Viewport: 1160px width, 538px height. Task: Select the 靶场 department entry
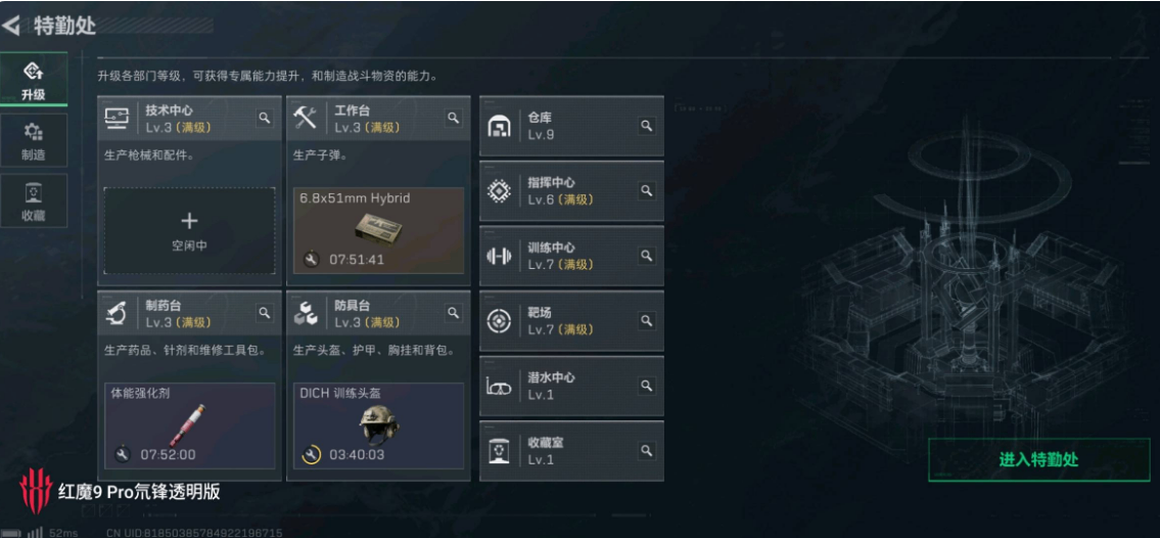pyautogui.click(x=571, y=321)
